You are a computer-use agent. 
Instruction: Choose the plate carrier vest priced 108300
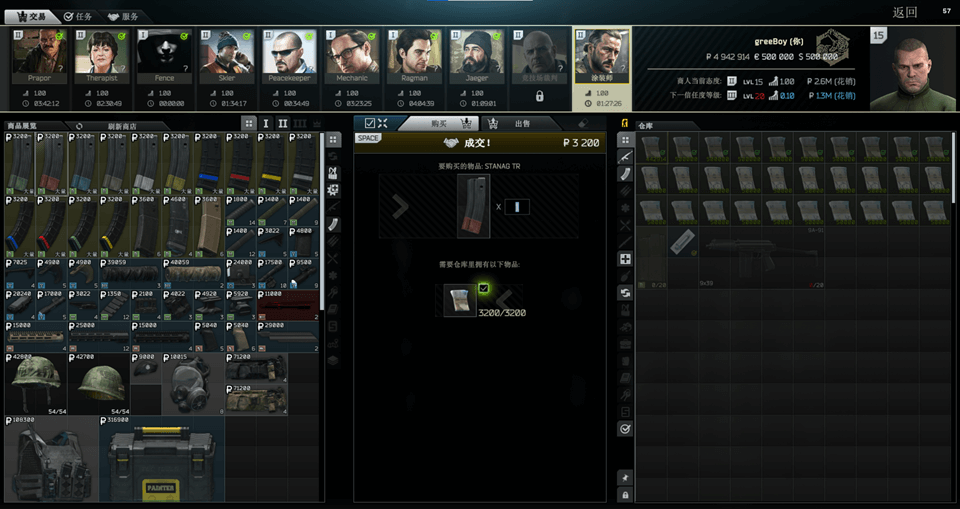(x=51, y=460)
